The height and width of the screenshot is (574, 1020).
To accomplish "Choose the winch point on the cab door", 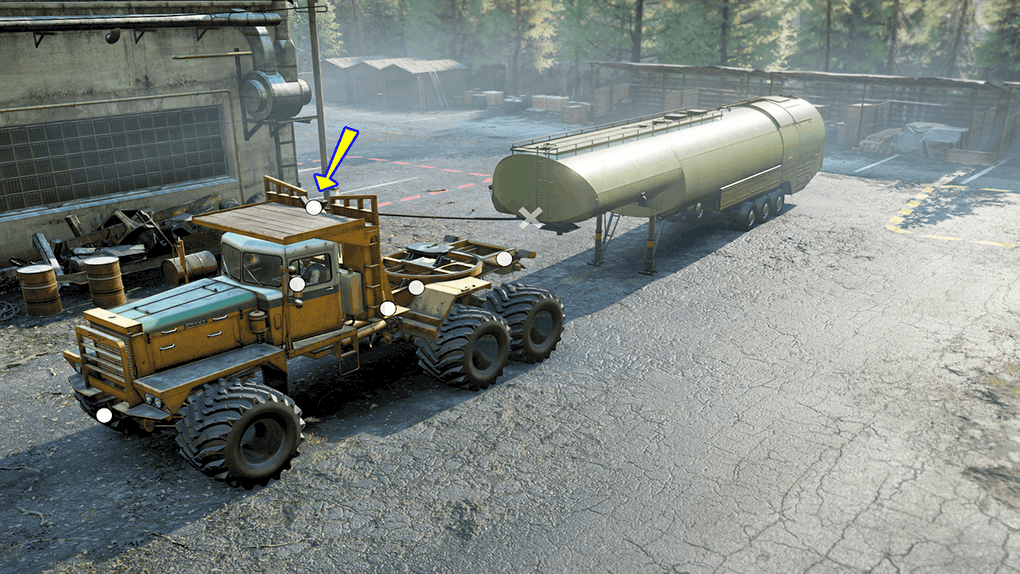I will pyautogui.click(x=297, y=284).
